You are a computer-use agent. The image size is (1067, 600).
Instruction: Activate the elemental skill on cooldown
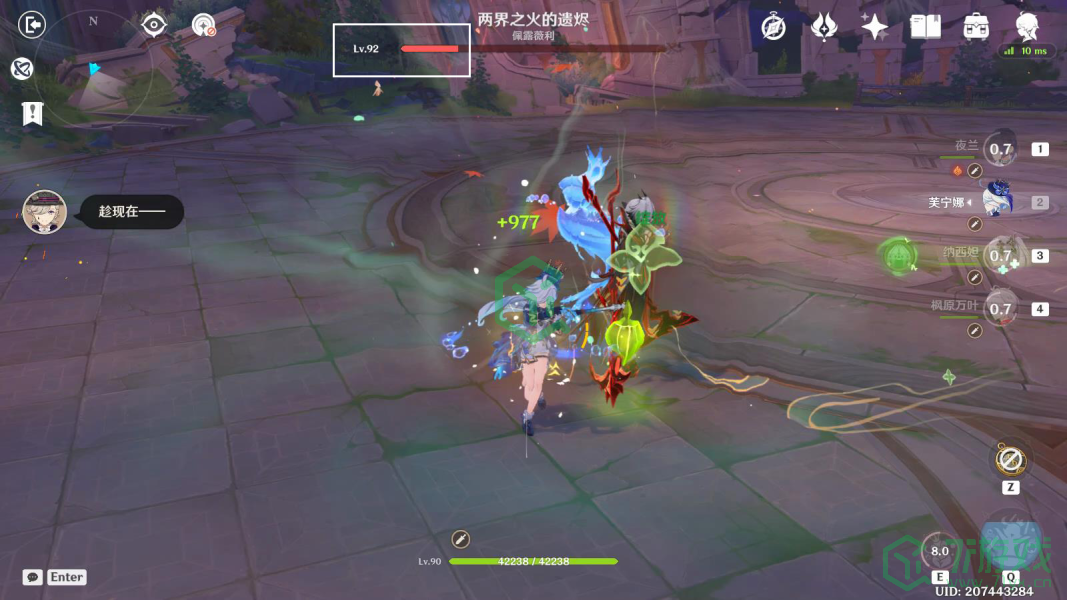(940, 551)
